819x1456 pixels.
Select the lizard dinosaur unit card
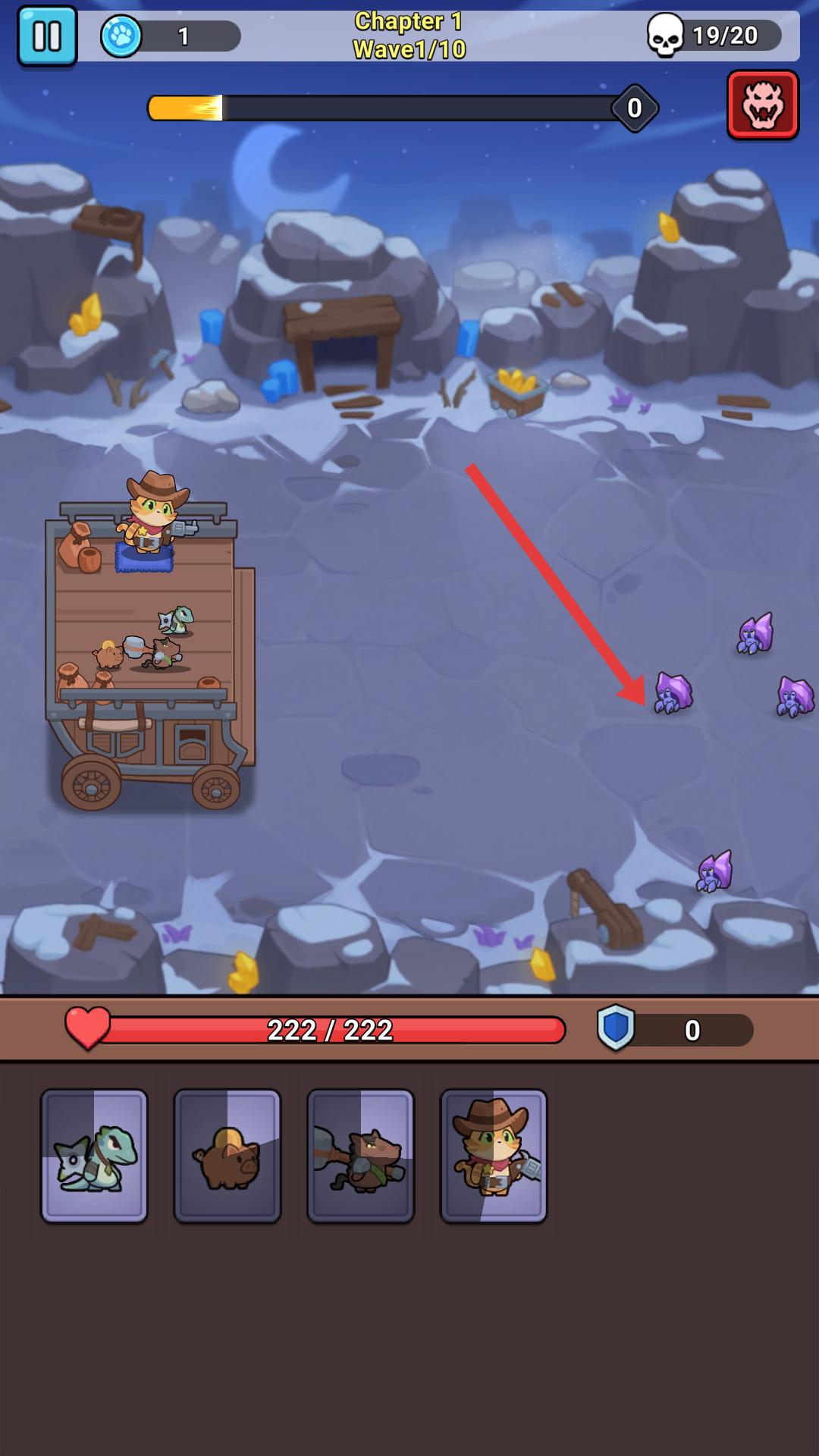pos(94,1156)
